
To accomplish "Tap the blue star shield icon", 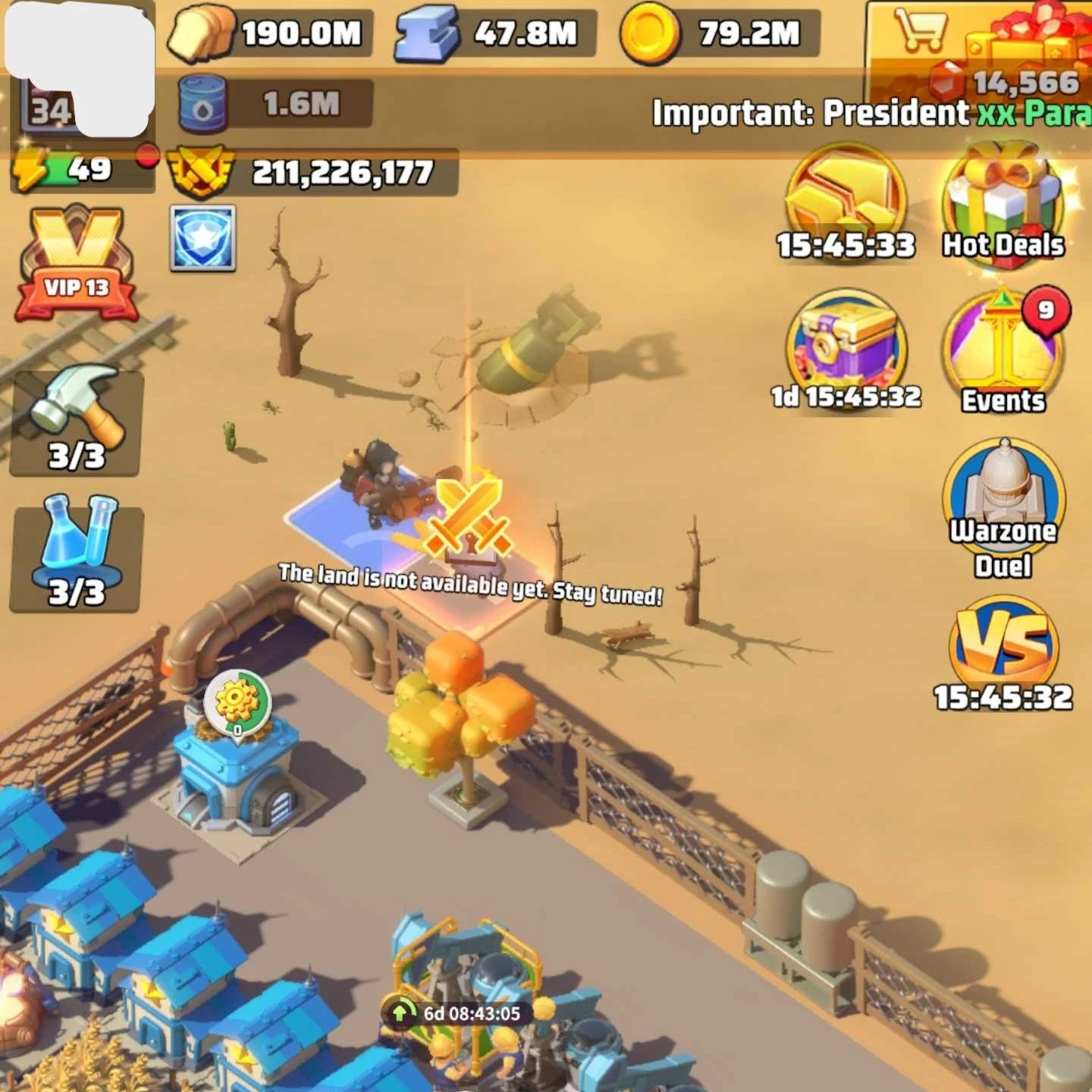I will coord(202,238).
